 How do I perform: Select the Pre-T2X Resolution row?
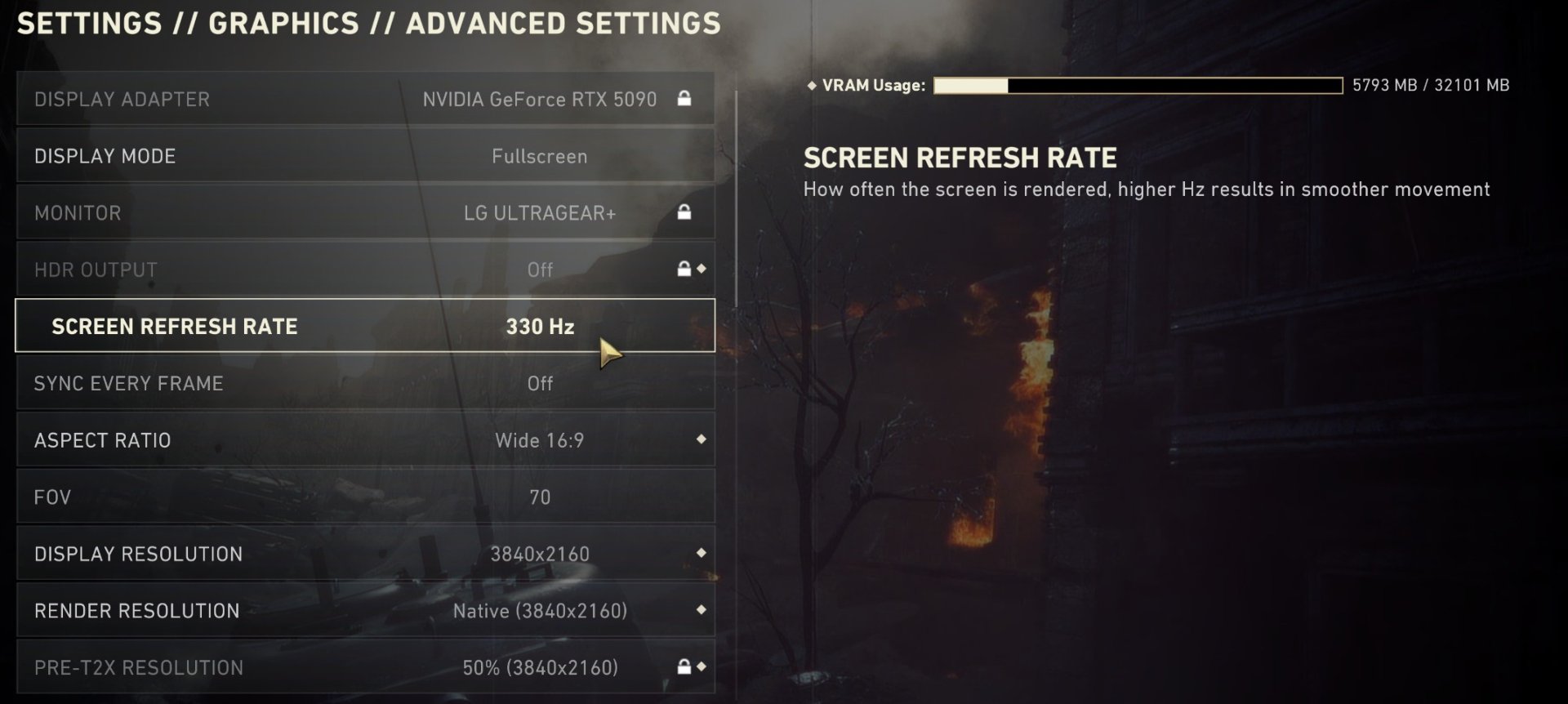click(x=365, y=667)
